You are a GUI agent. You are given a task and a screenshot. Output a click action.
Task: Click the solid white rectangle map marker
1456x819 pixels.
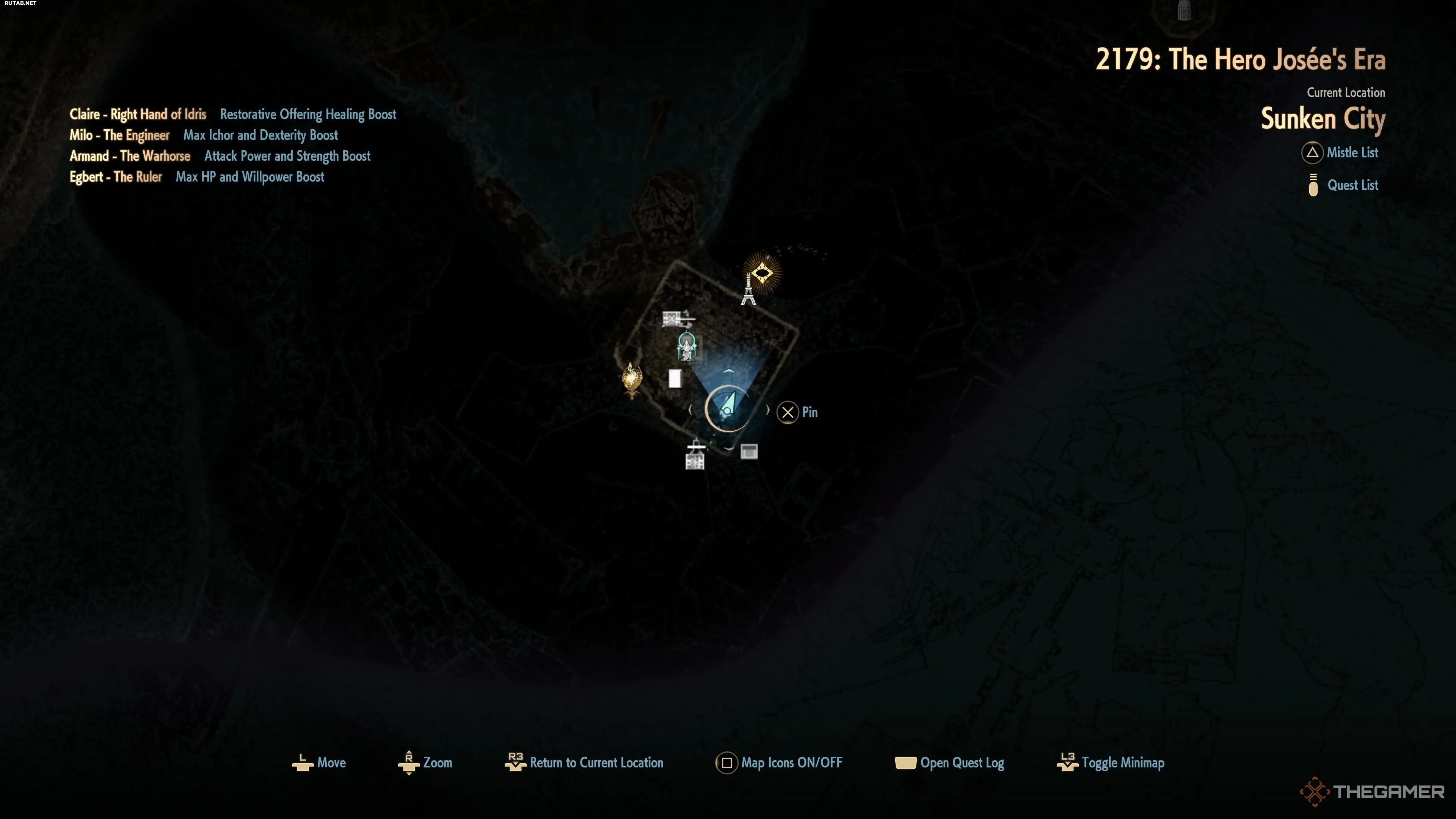click(674, 378)
